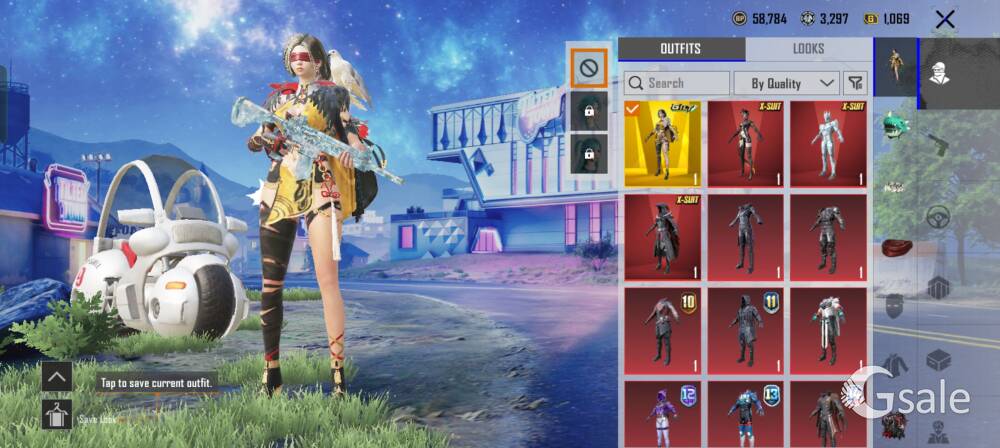Choose the outfit with the level 12 badge

pos(662,412)
